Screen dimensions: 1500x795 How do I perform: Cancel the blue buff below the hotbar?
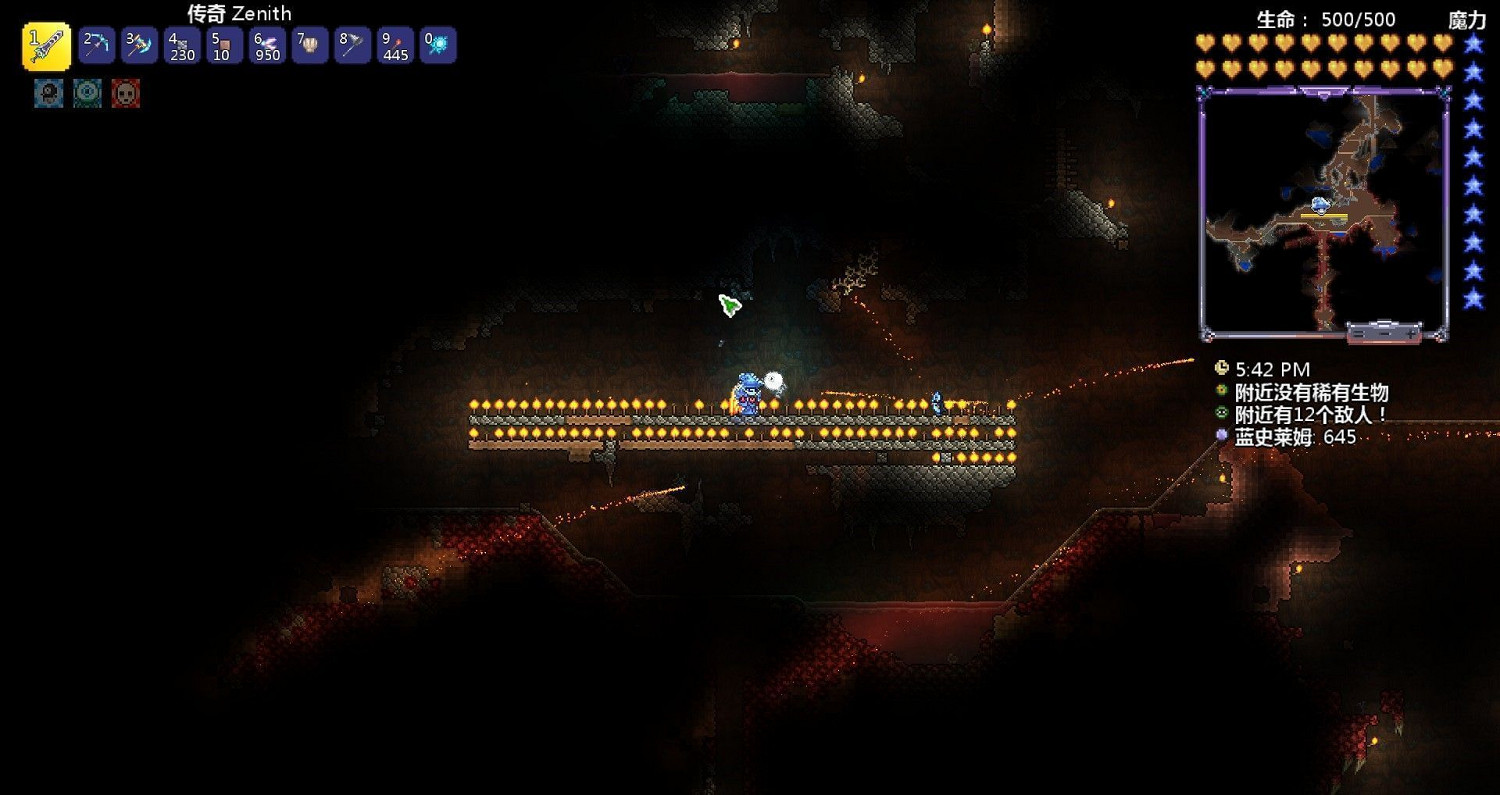coord(47,94)
